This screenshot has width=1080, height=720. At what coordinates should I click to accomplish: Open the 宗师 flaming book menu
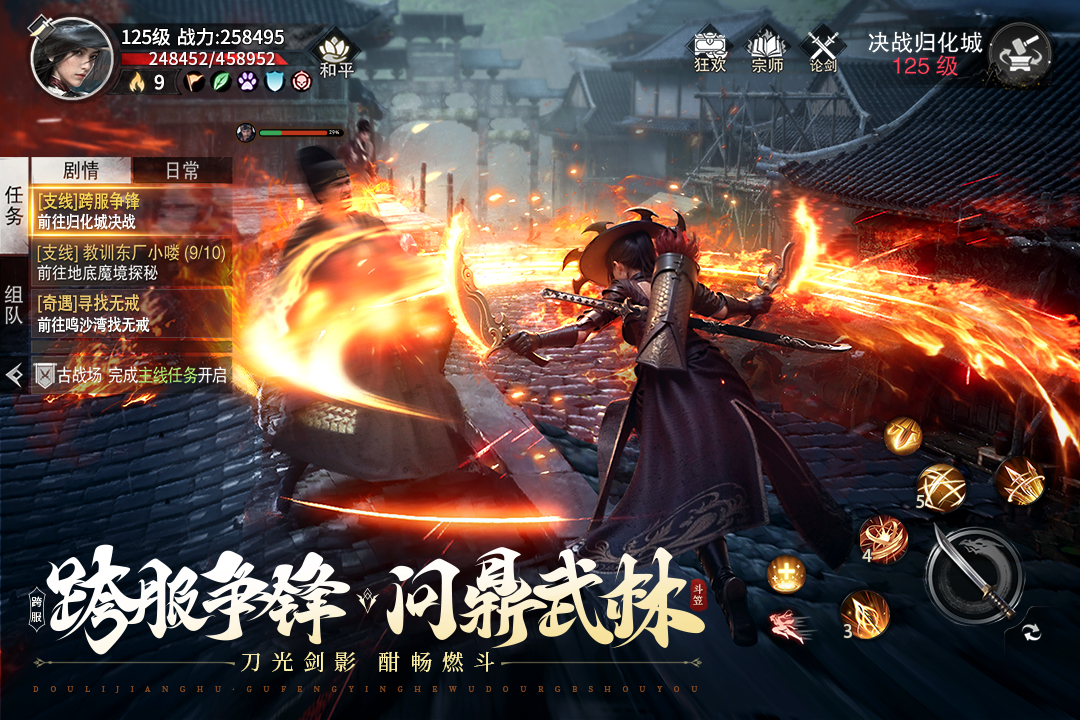(767, 48)
